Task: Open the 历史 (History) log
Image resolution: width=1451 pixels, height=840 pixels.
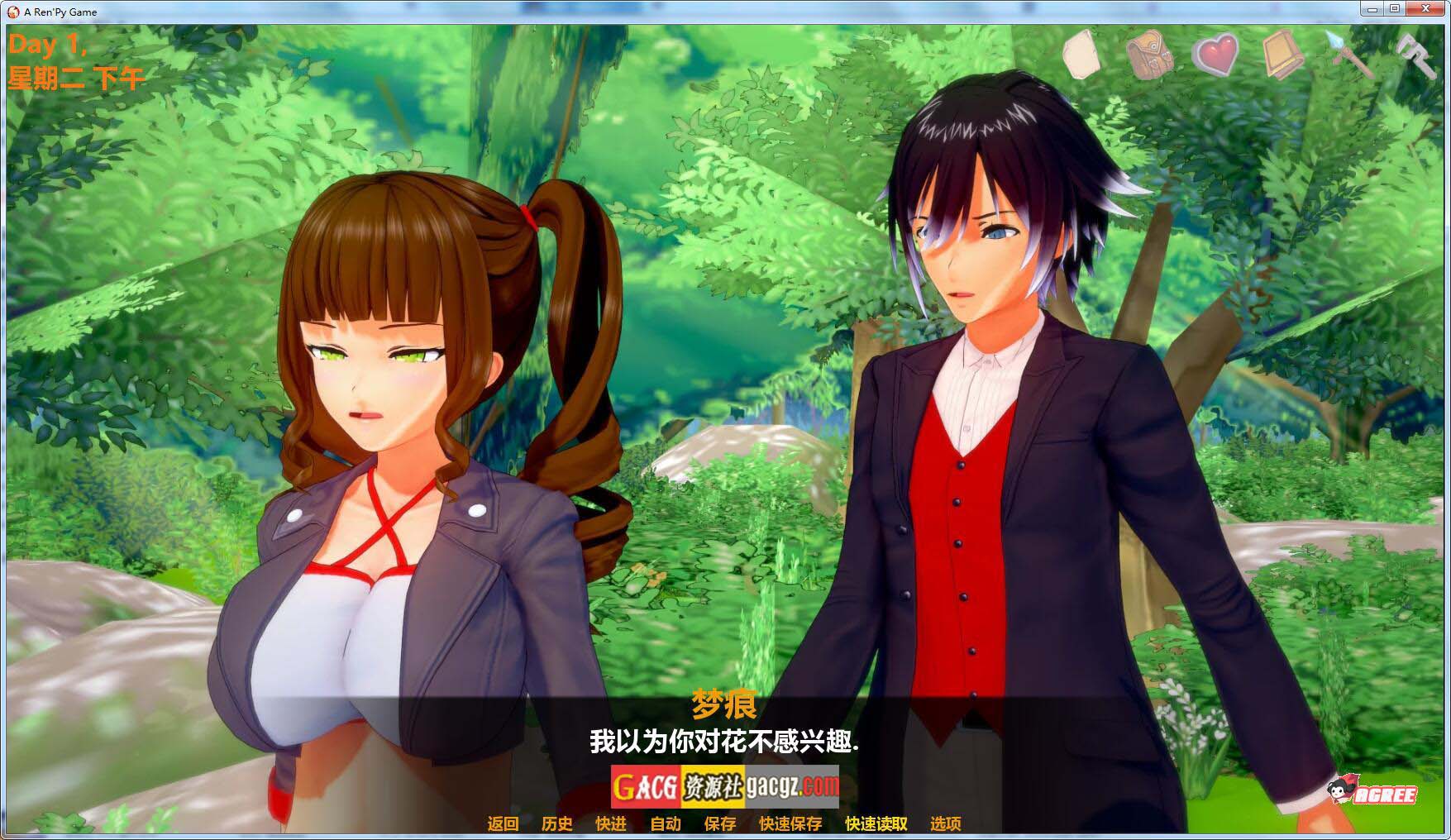Action: tap(557, 823)
